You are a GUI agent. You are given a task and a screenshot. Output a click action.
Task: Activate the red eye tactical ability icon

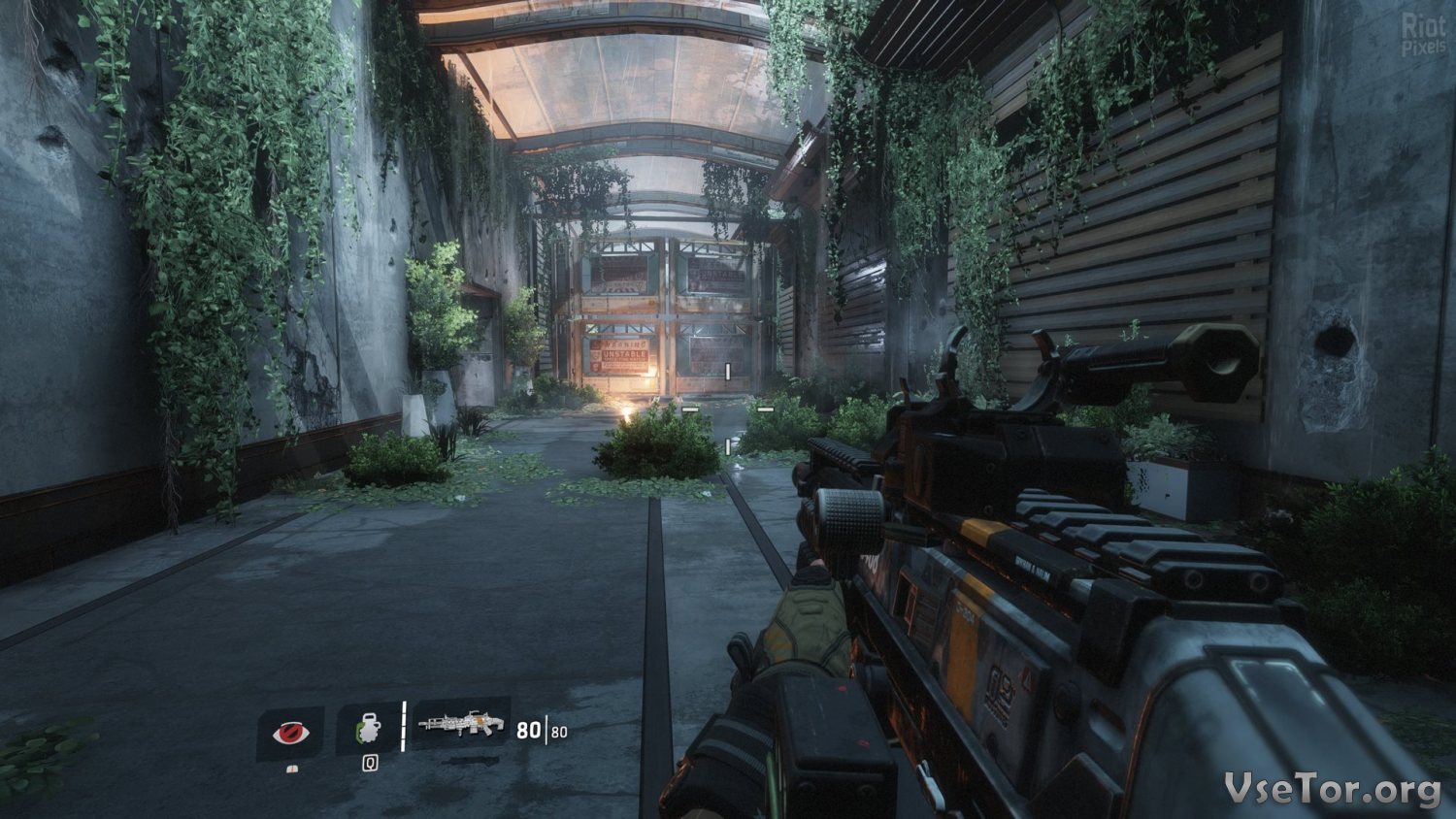[x=289, y=733]
